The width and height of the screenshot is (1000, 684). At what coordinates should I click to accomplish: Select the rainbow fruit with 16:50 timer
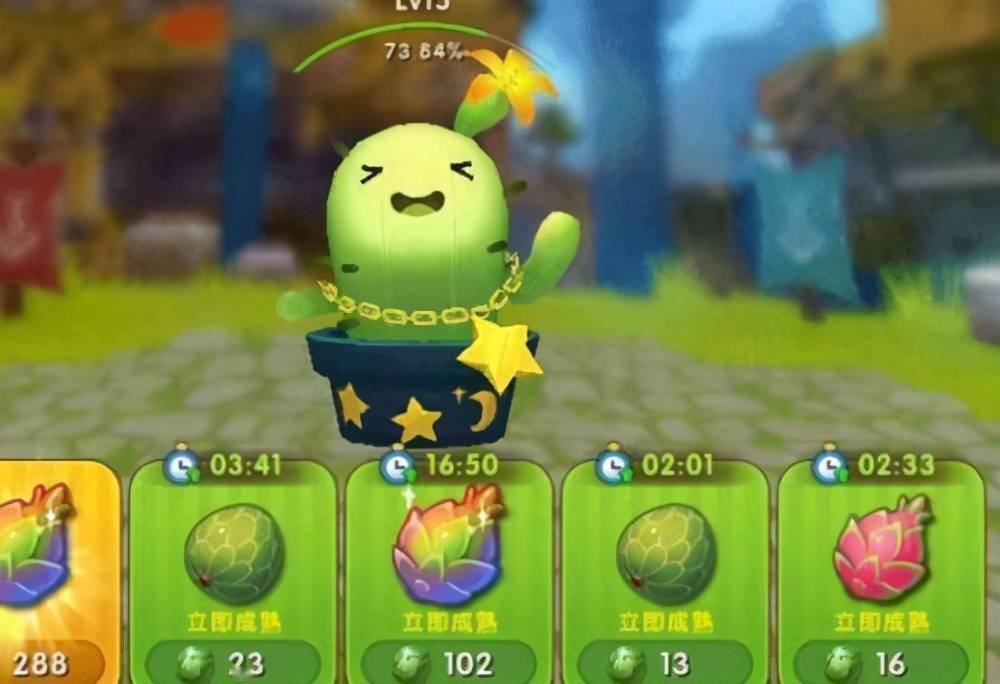(449, 548)
